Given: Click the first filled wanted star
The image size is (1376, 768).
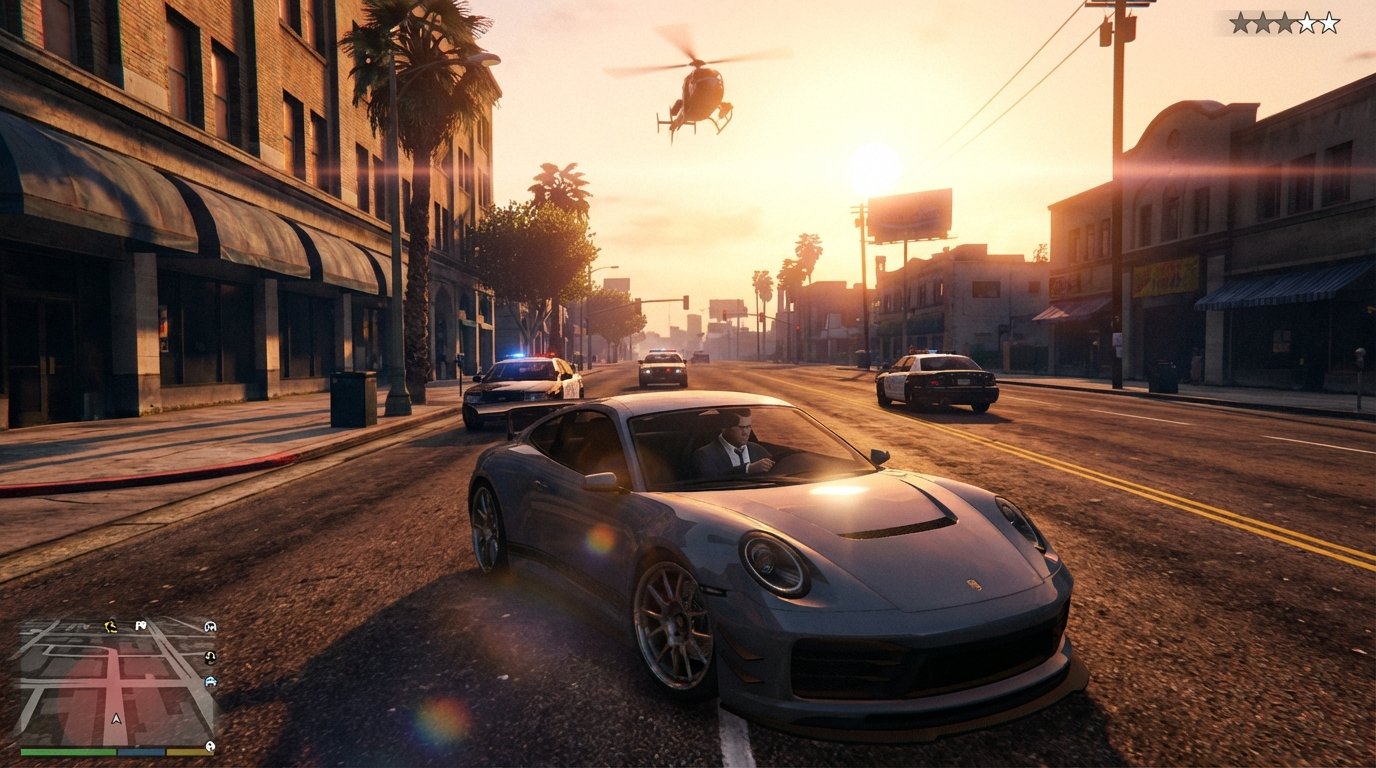Looking at the screenshot, I should [x=1240, y=22].
